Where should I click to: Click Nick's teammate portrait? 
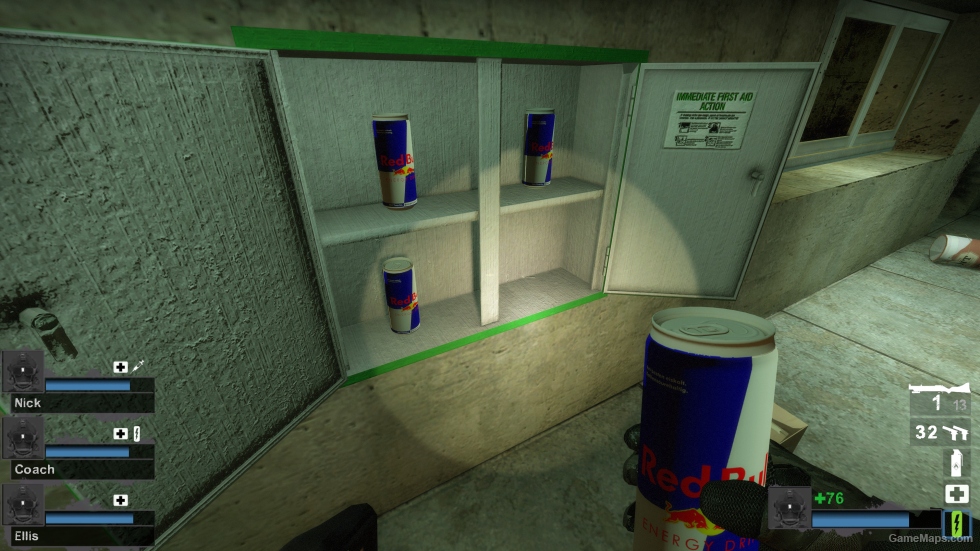pos(23,372)
